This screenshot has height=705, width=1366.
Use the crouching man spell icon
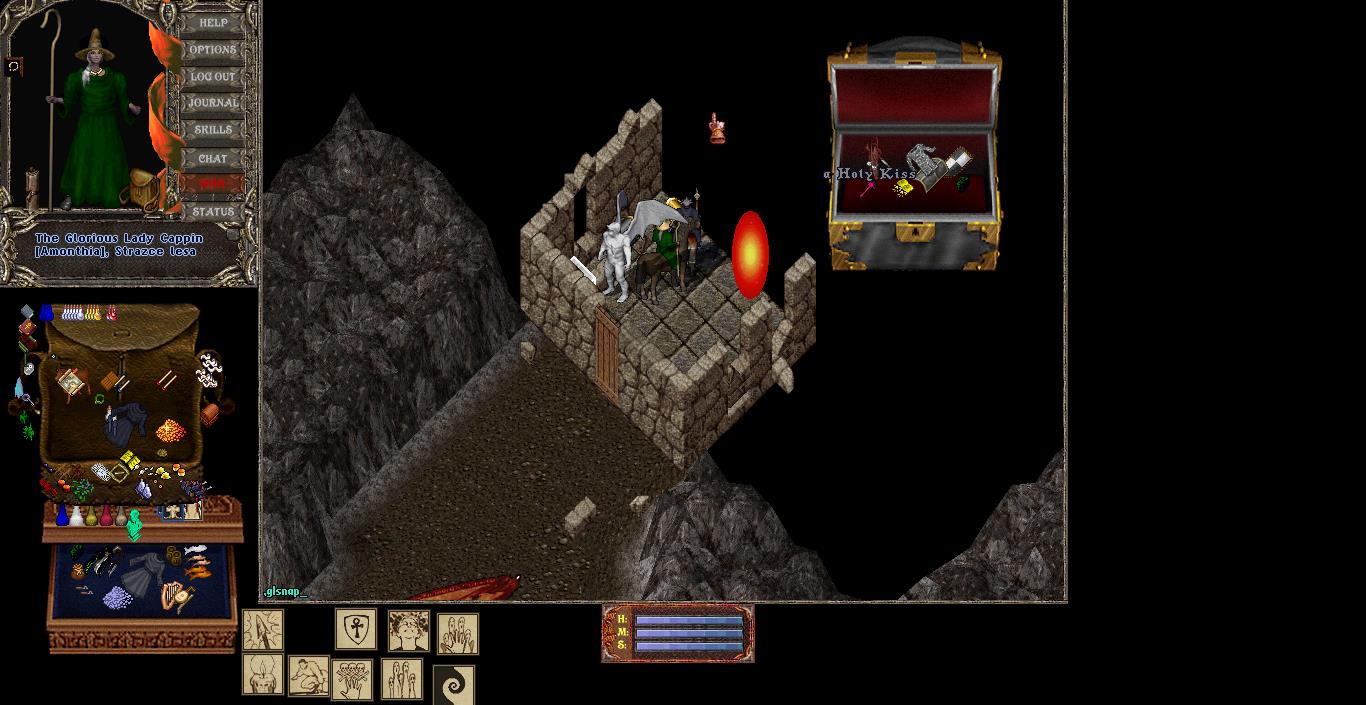pyautogui.click(x=308, y=676)
